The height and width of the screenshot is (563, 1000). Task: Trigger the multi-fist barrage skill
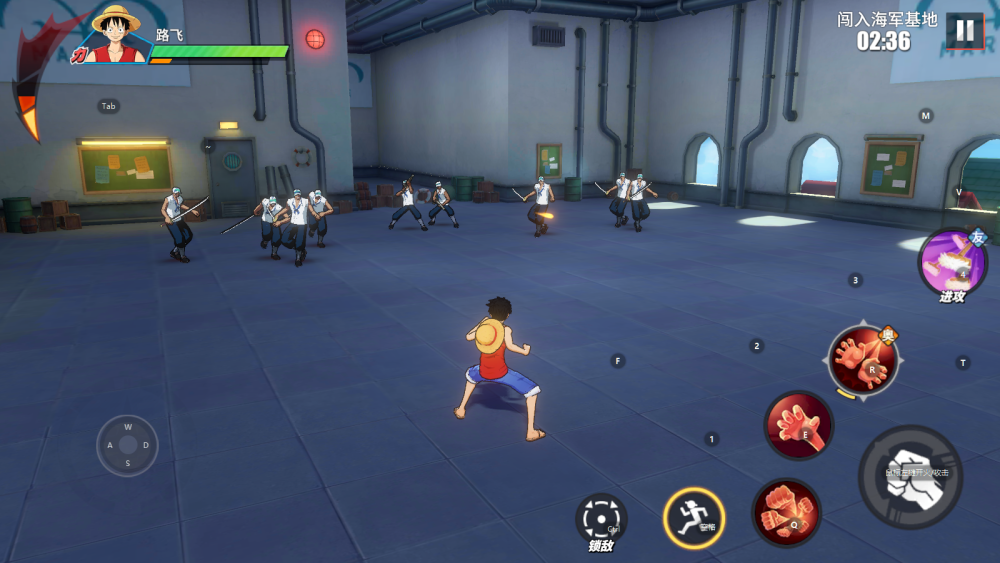(786, 512)
